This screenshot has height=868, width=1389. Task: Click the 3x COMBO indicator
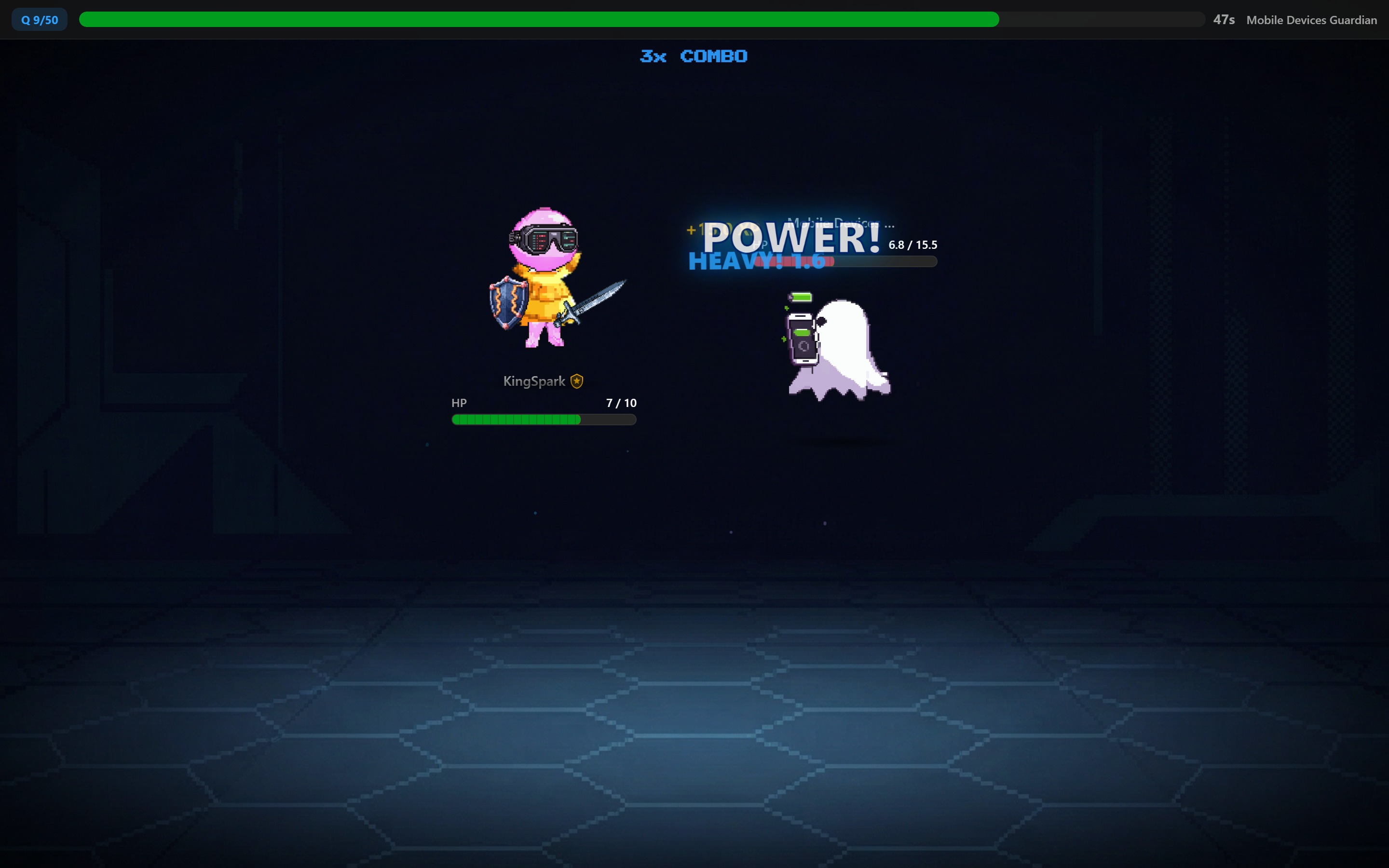point(694,55)
